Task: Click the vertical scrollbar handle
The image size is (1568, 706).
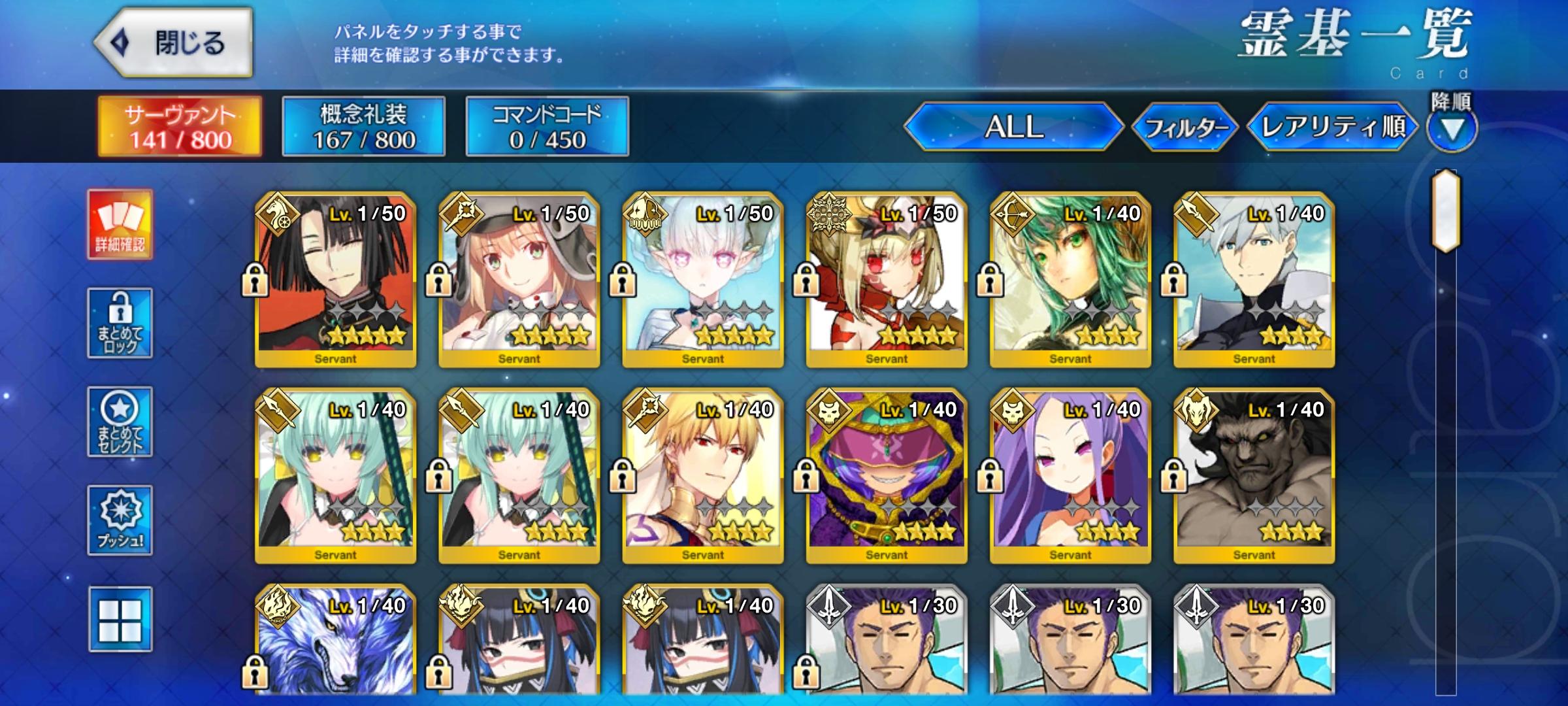Action: (x=1445, y=210)
